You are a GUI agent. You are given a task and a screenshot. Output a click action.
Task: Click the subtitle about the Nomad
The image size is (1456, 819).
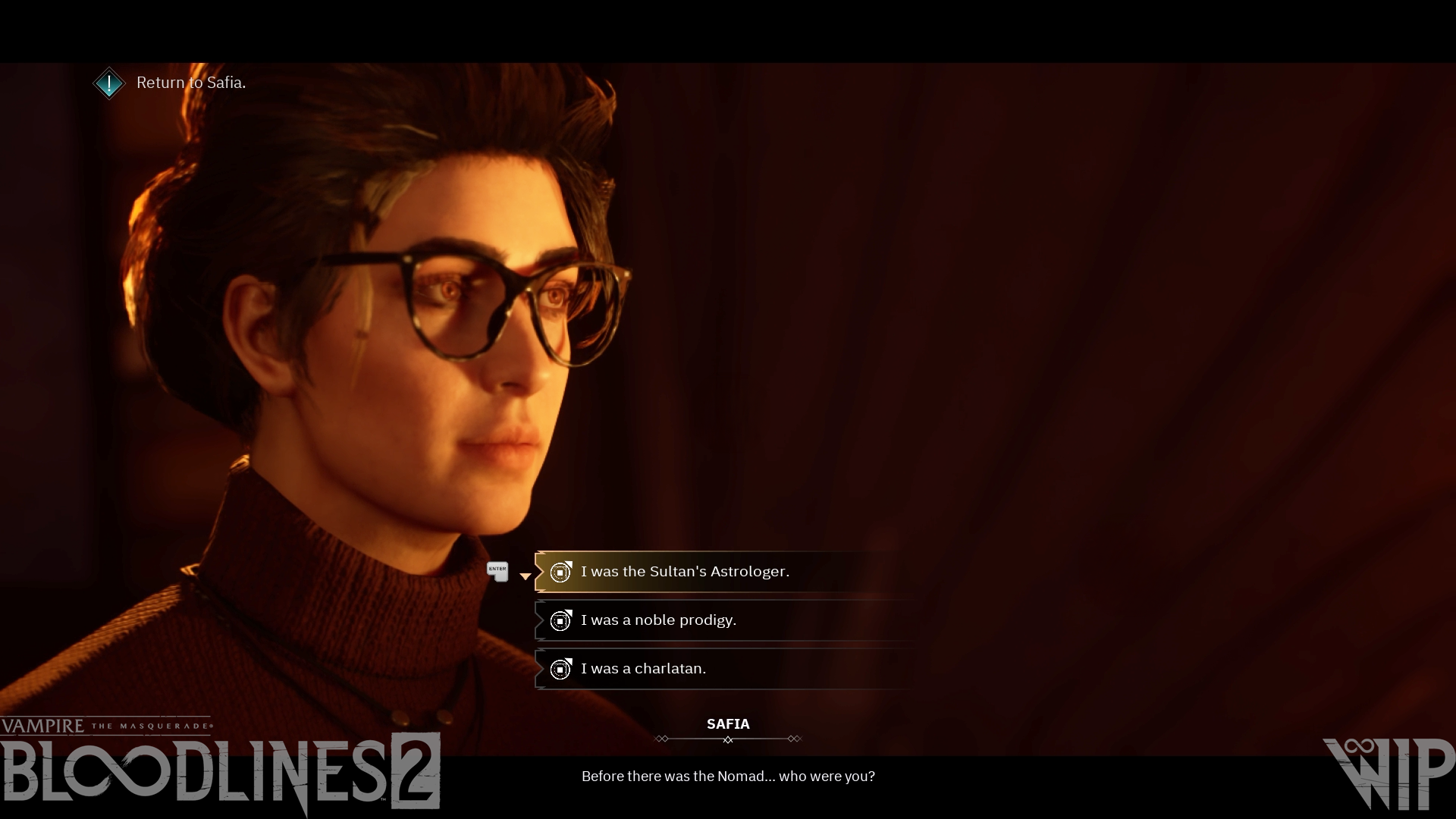coord(728,776)
